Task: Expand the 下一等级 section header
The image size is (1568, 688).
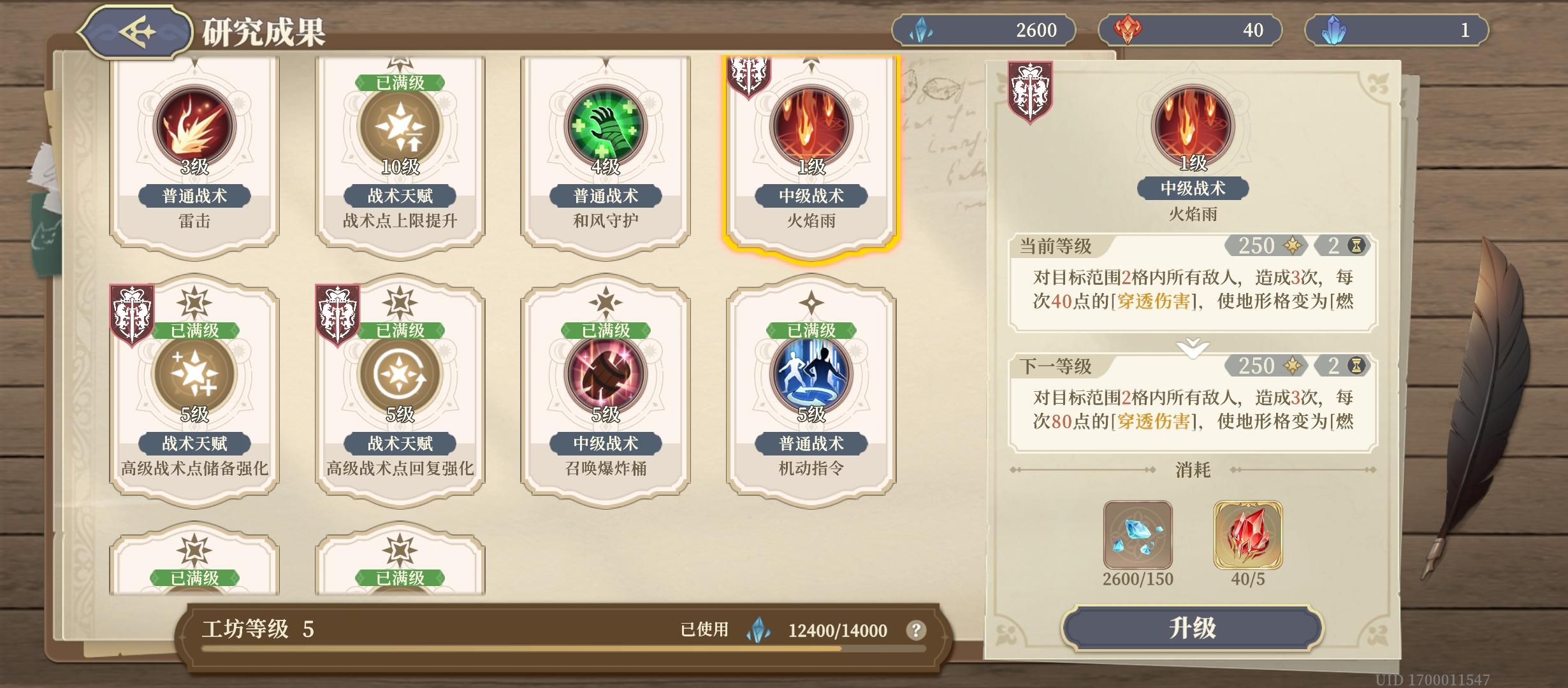Action: (x=1054, y=366)
